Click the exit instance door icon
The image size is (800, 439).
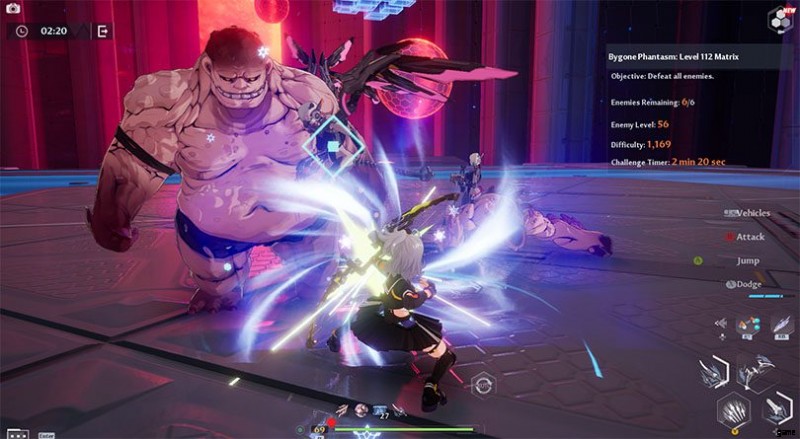pyautogui.click(x=102, y=31)
